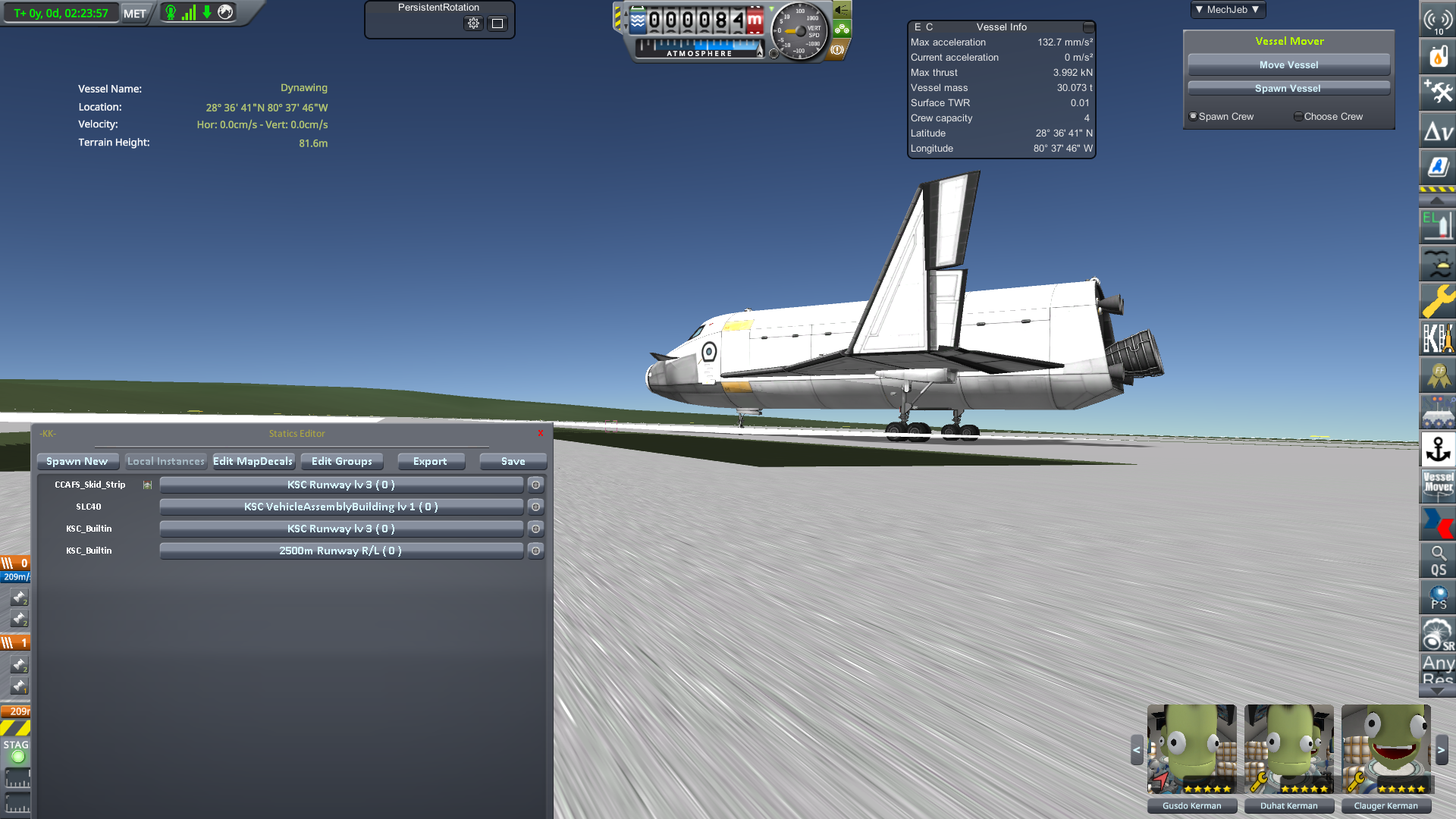Screen dimensions: 1456x819
Task: Select the yellow wrench sidebar icon
Action: click(1438, 301)
